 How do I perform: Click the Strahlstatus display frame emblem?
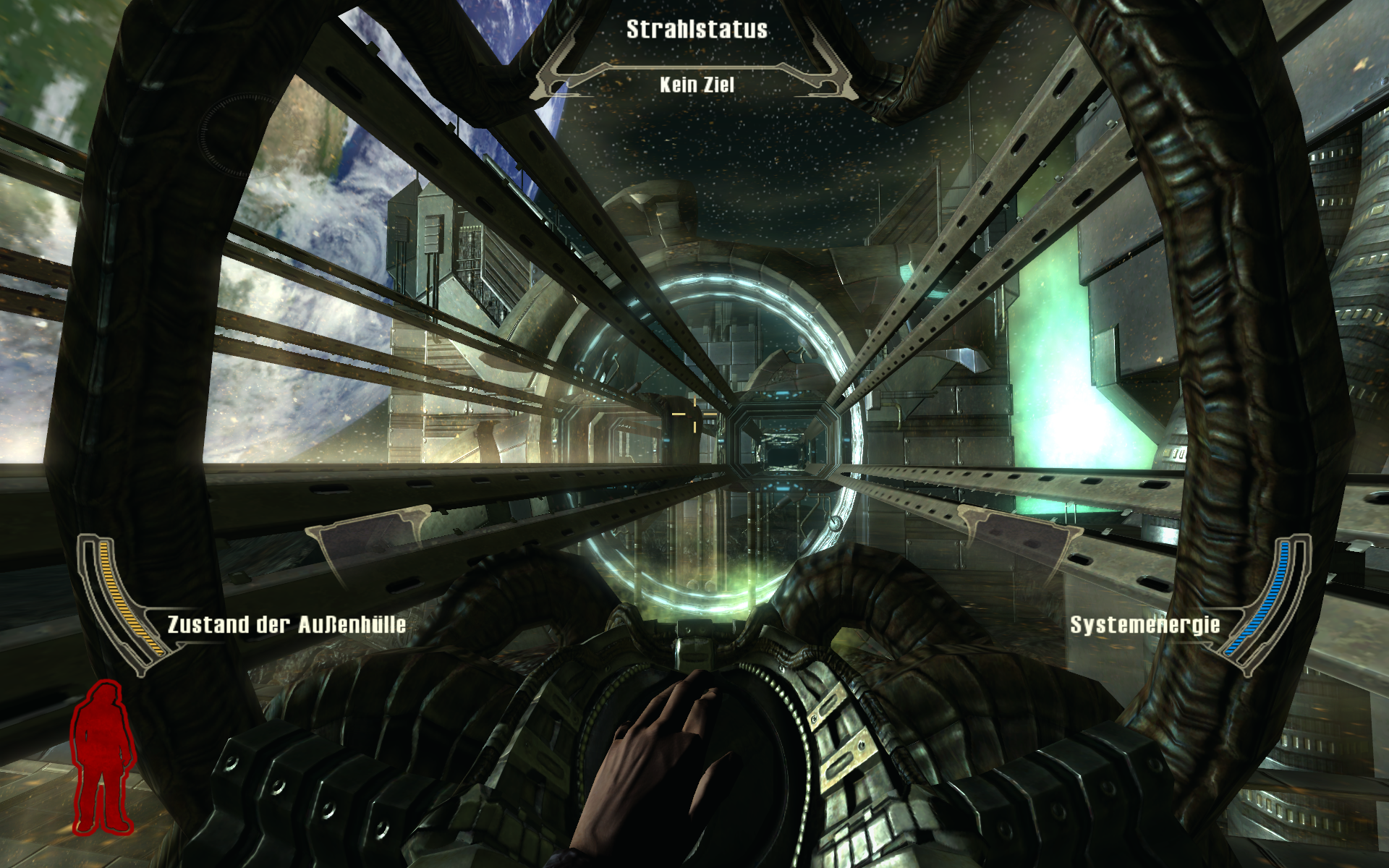coord(694,65)
